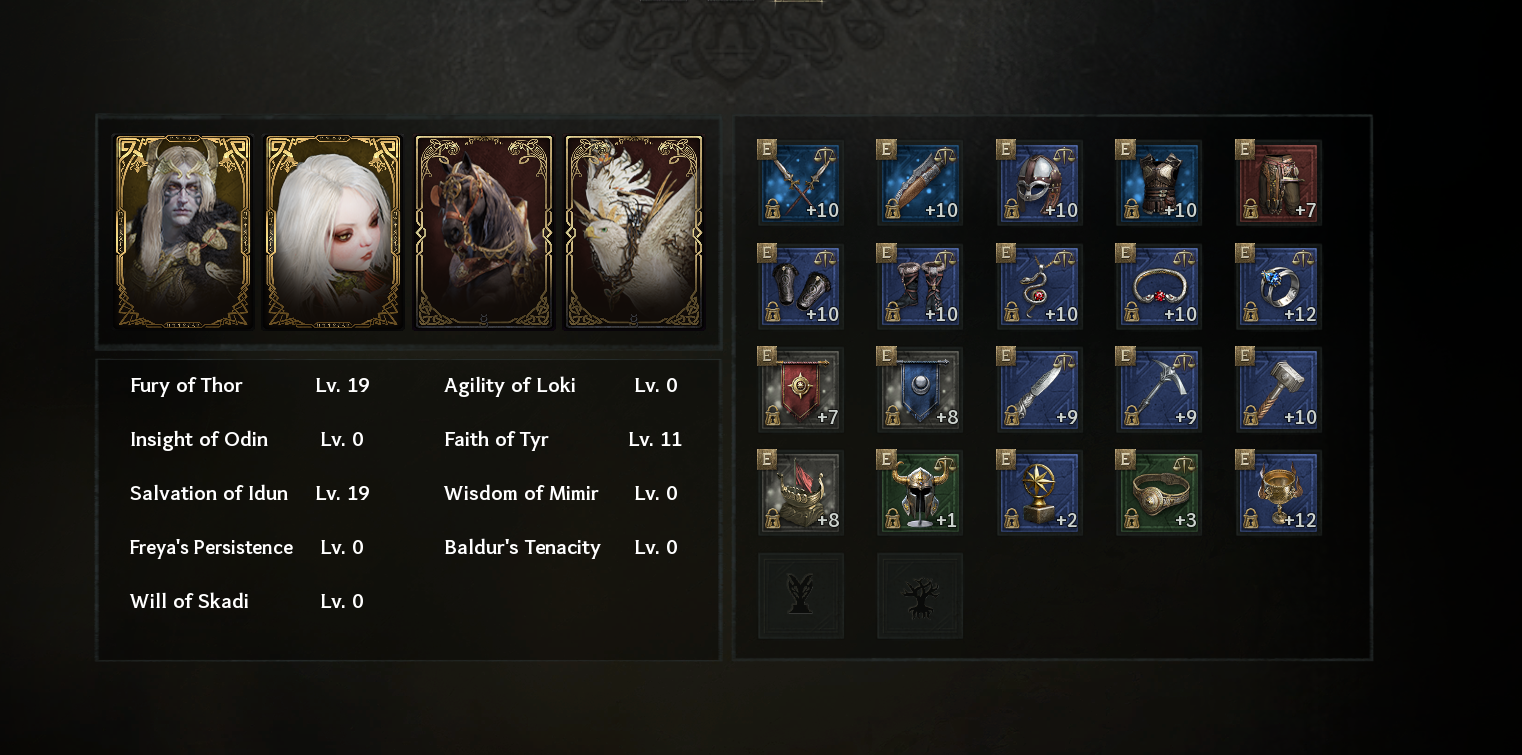Open the red banner item slot
The height and width of the screenshot is (755, 1522).
[800, 390]
